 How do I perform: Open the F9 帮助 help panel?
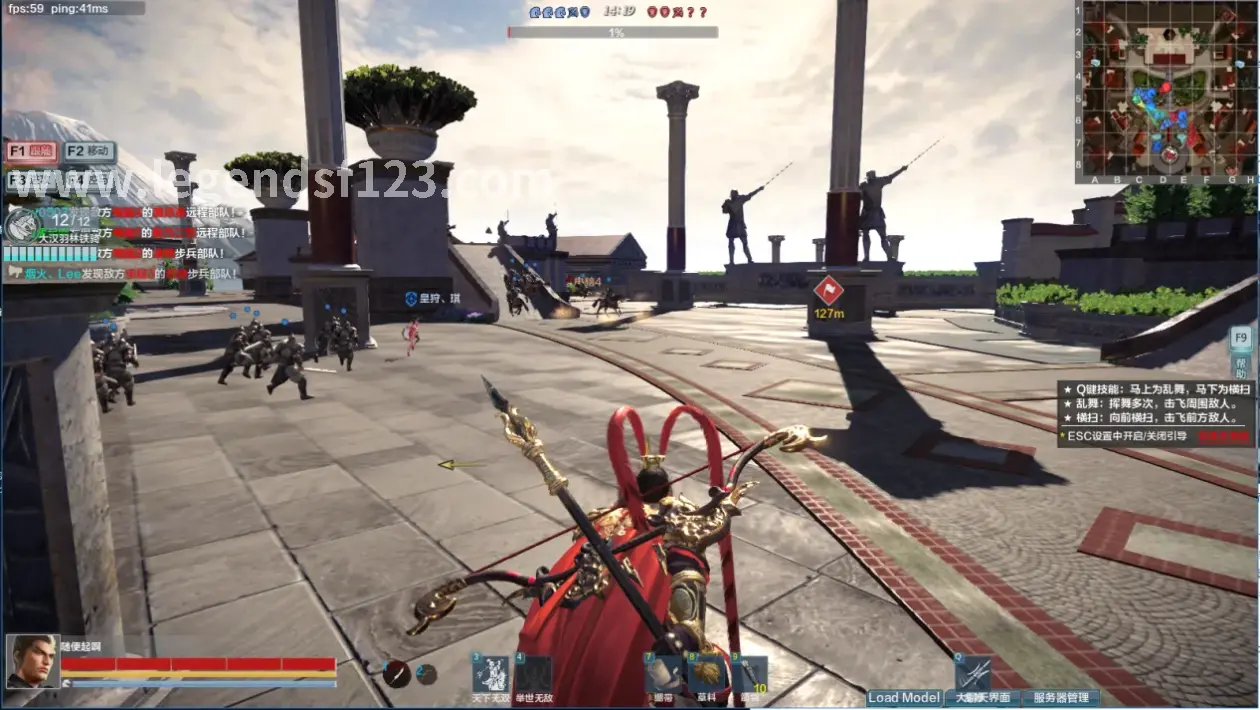tap(1241, 349)
